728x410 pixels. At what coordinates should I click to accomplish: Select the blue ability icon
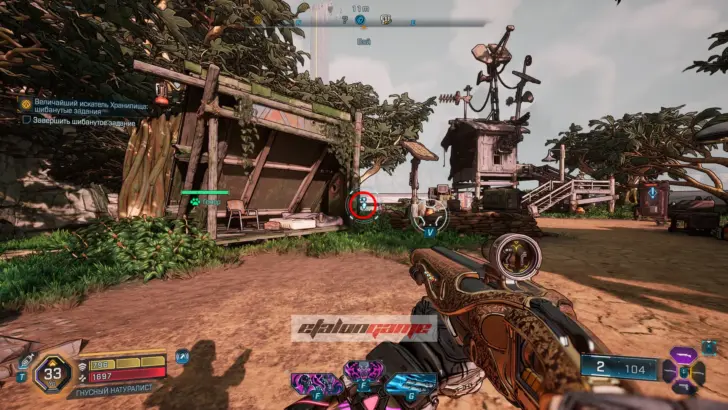point(411,383)
